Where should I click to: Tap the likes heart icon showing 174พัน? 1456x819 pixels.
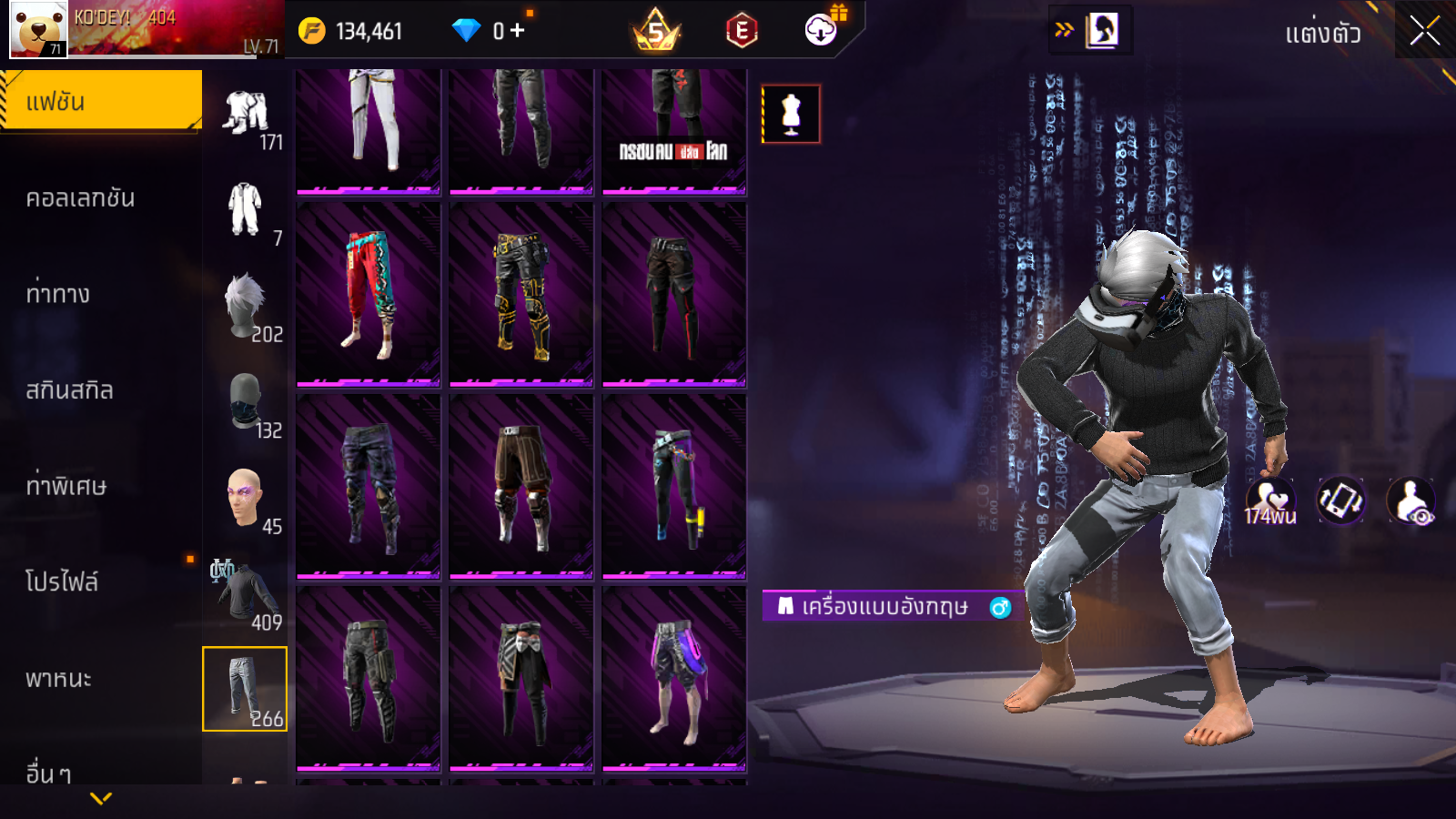pyautogui.click(x=1269, y=500)
